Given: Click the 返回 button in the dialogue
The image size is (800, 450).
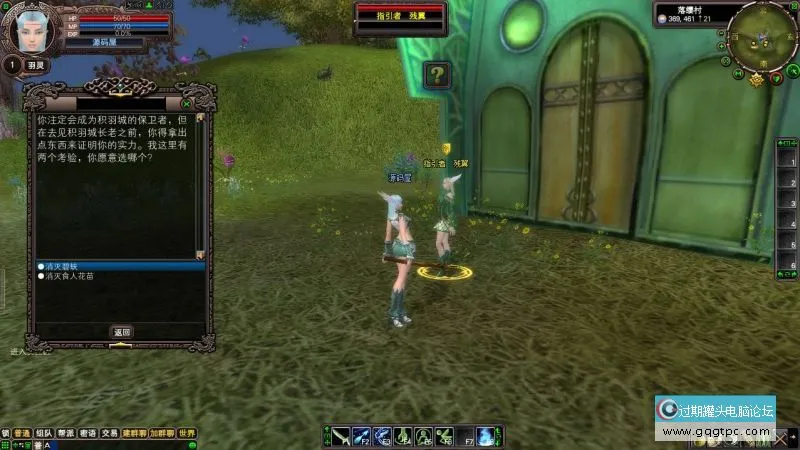Looking at the screenshot, I should pos(121,332).
